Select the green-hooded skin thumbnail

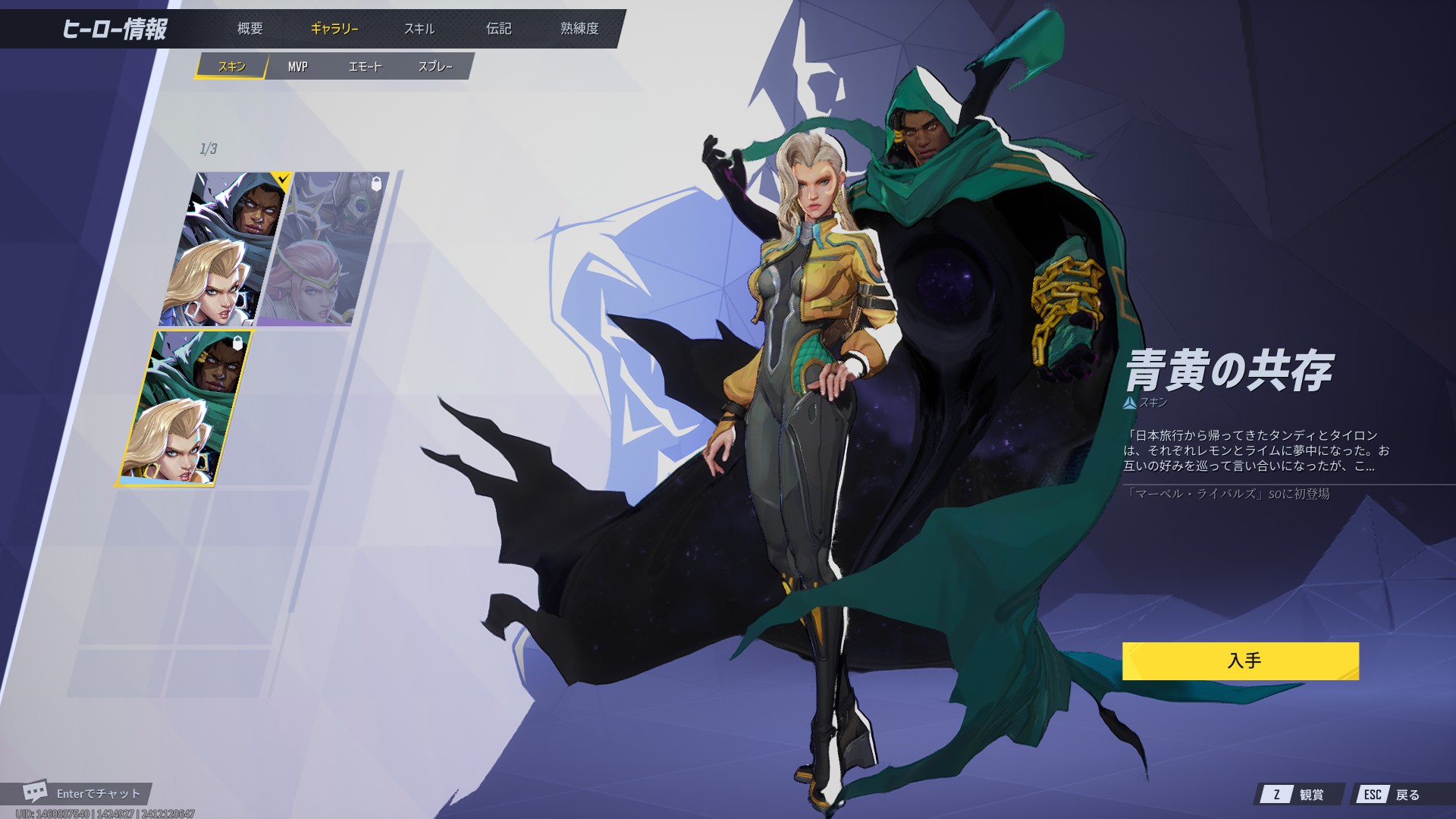pyautogui.click(x=185, y=408)
